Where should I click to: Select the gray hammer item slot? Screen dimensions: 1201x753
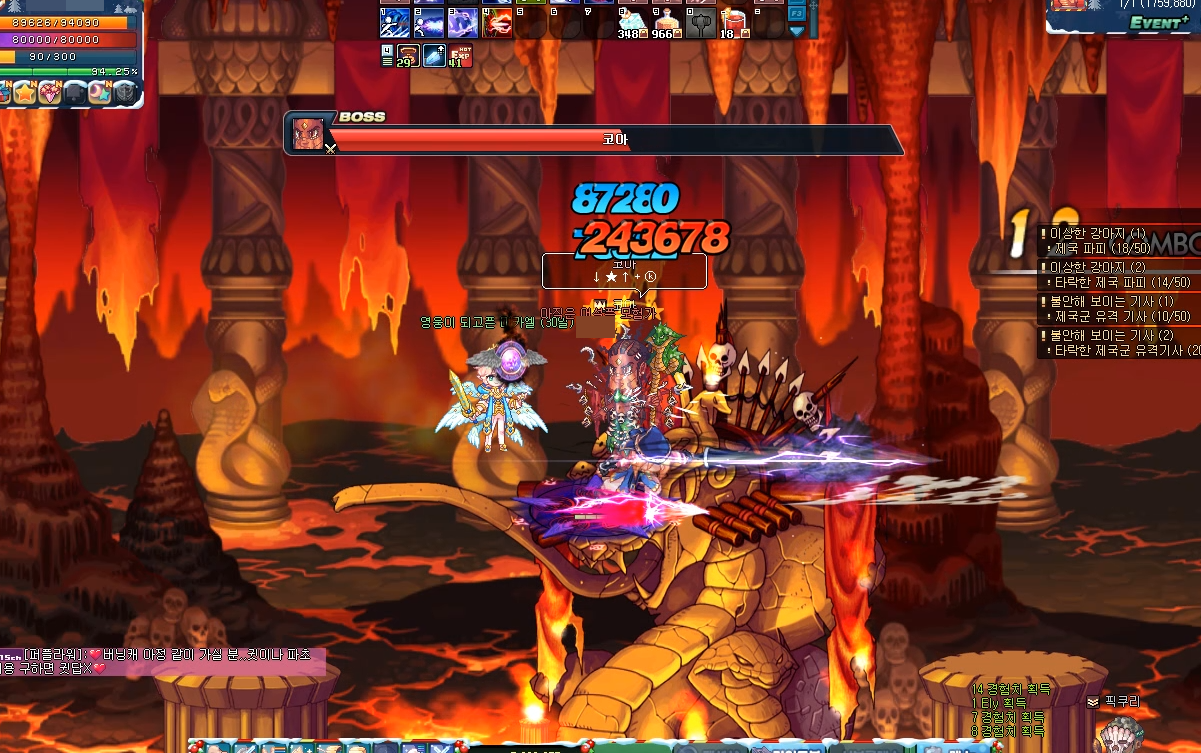[x=700, y=22]
